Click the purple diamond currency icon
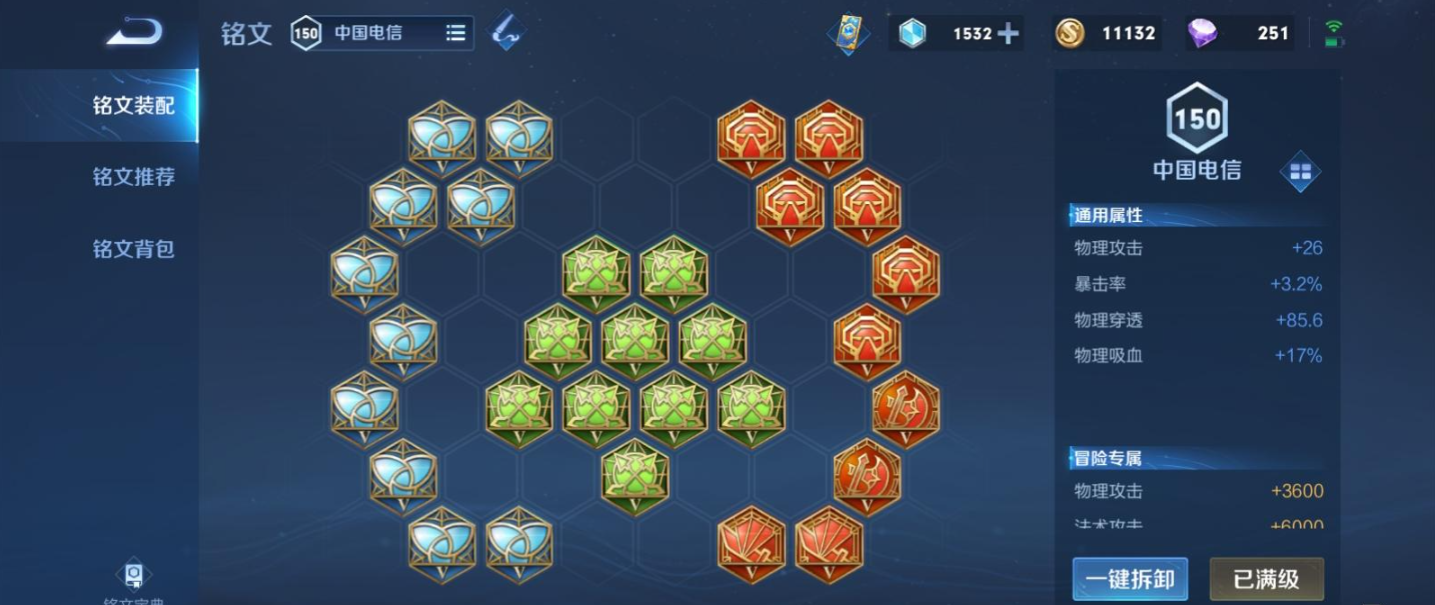Viewport: 1435px width, 605px height. pos(1202,33)
